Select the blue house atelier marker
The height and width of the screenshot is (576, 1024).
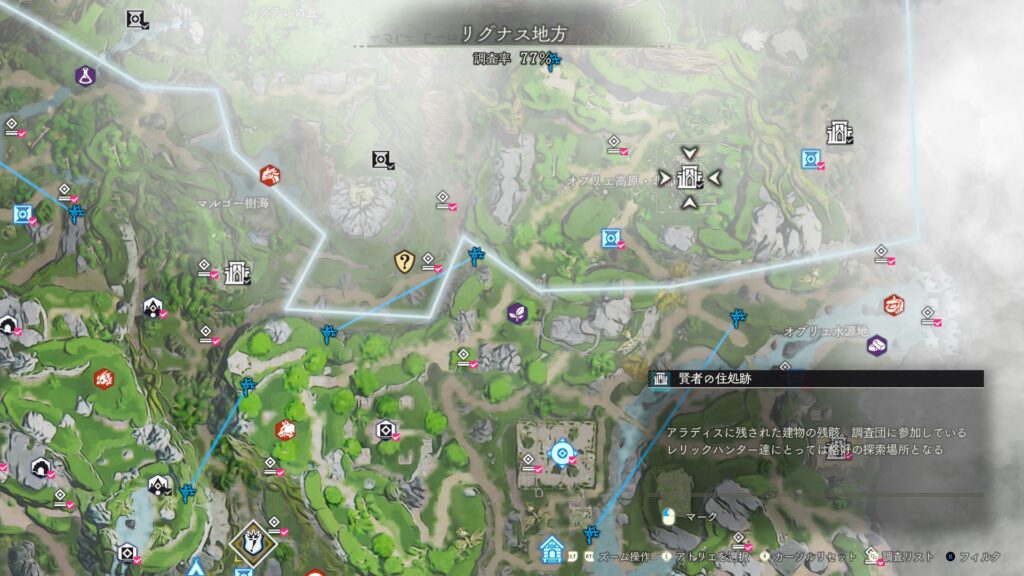point(551,548)
